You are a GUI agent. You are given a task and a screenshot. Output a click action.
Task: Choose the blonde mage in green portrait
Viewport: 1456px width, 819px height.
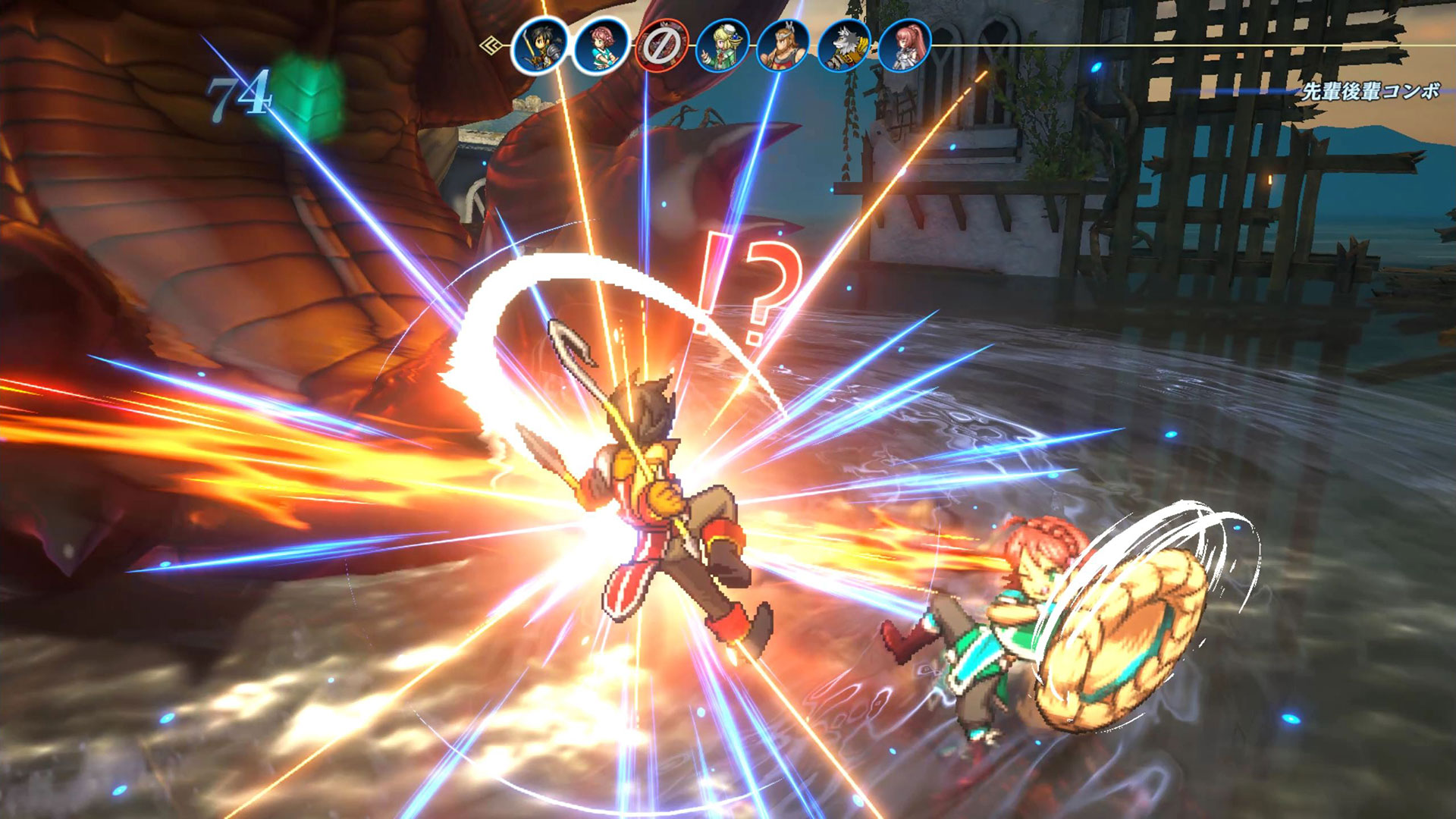coord(722,46)
